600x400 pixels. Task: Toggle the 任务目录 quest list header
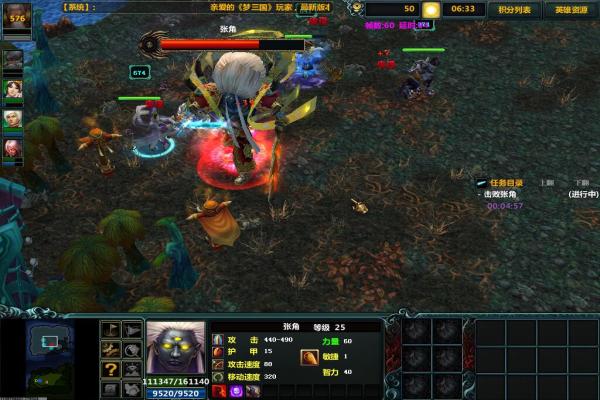point(507,183)
